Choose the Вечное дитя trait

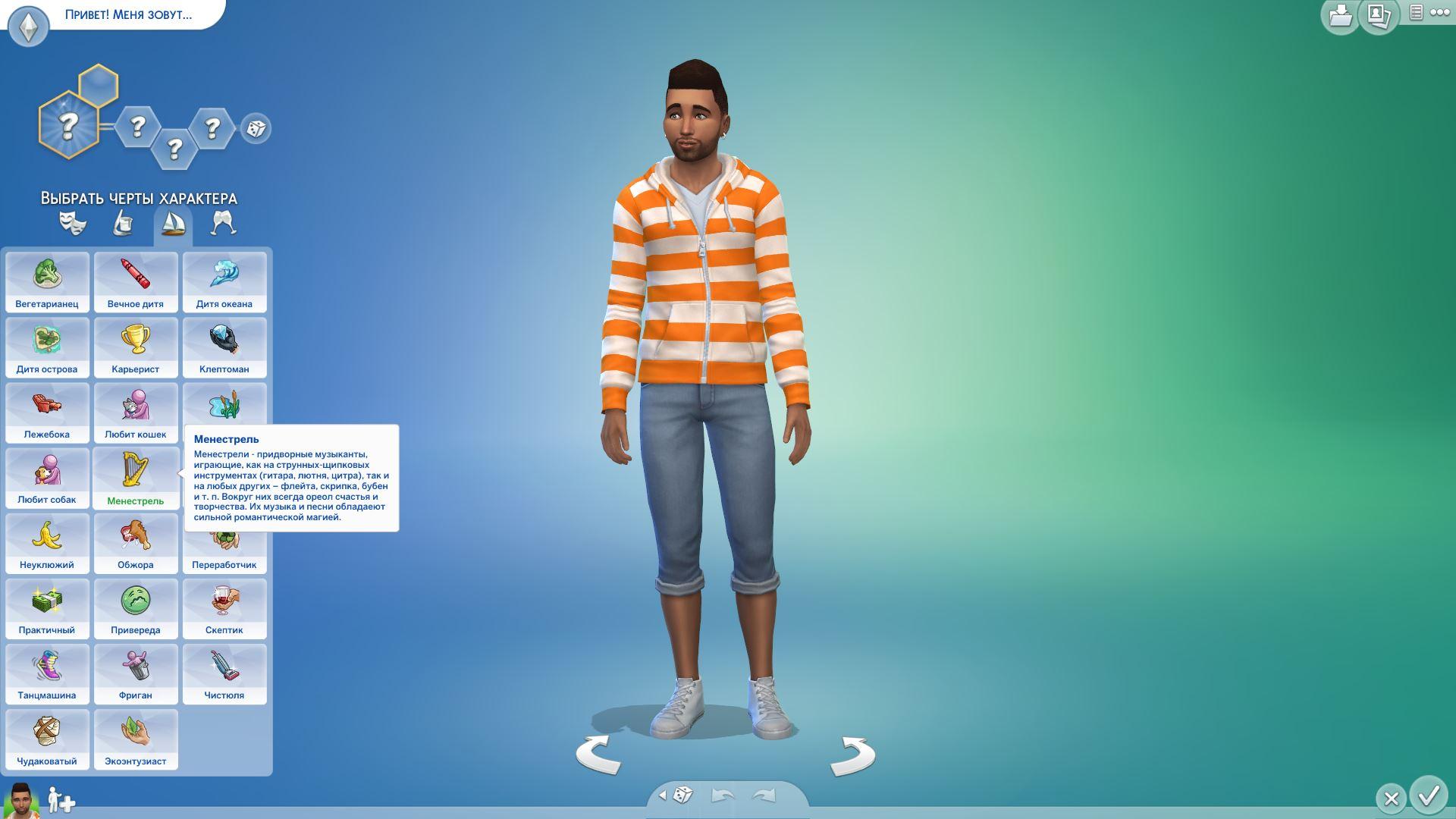(x=136, y=281)
